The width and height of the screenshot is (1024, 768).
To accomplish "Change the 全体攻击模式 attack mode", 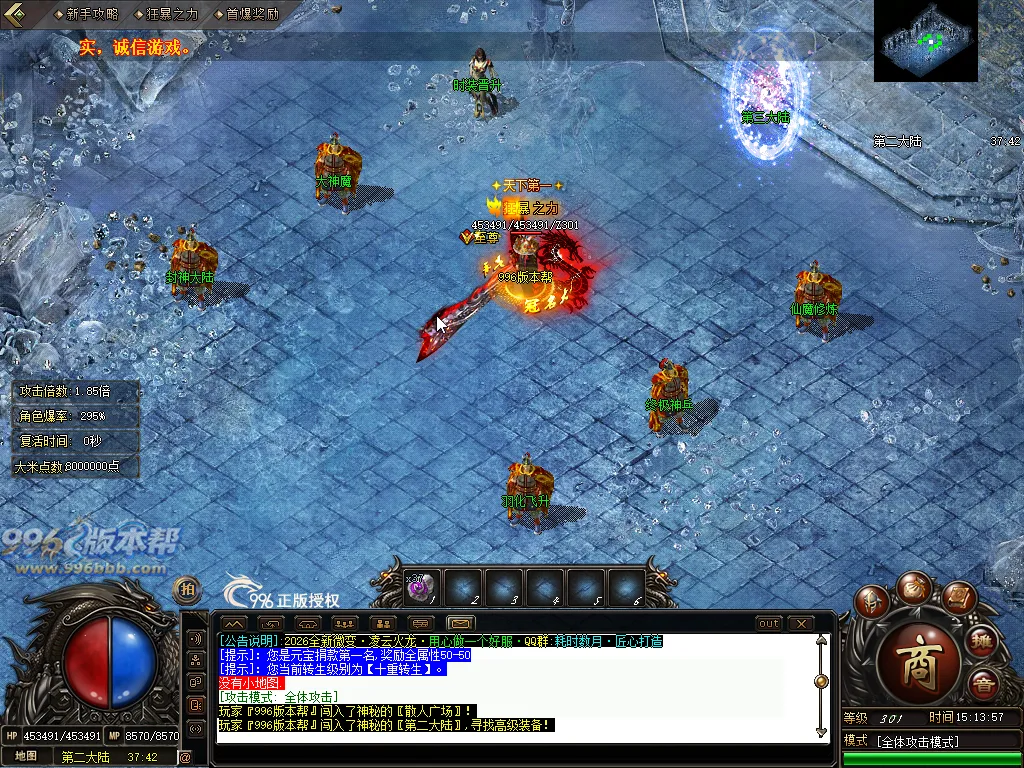I will [917, 741].
